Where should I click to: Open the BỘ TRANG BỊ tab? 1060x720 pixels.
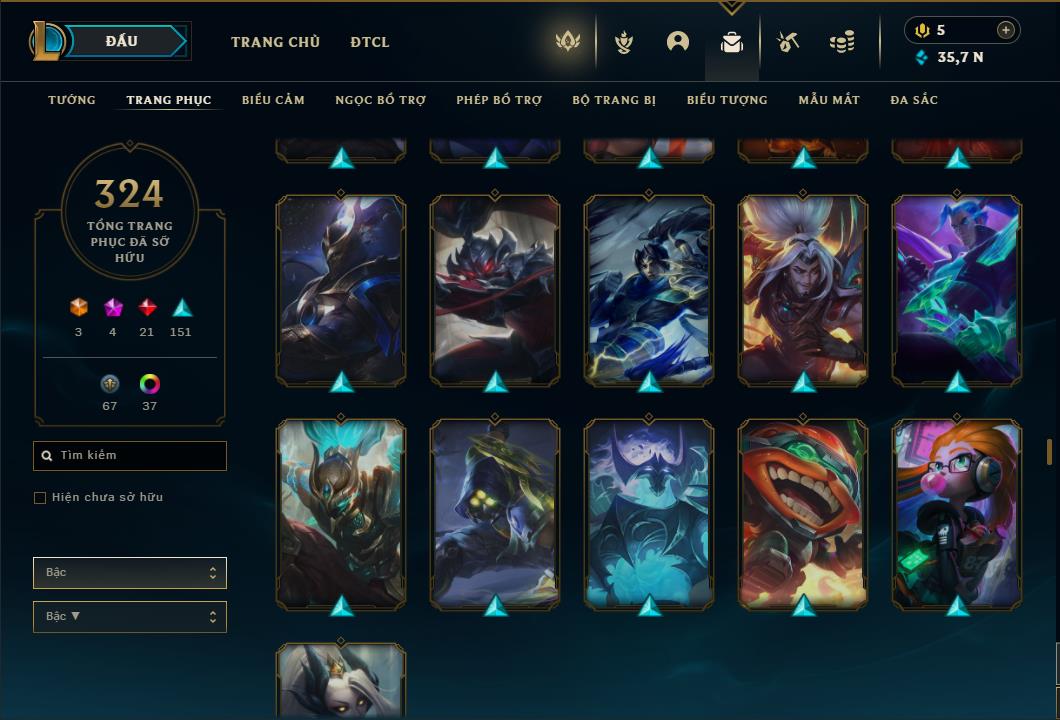pyautogui.click(x=614, y=100)
